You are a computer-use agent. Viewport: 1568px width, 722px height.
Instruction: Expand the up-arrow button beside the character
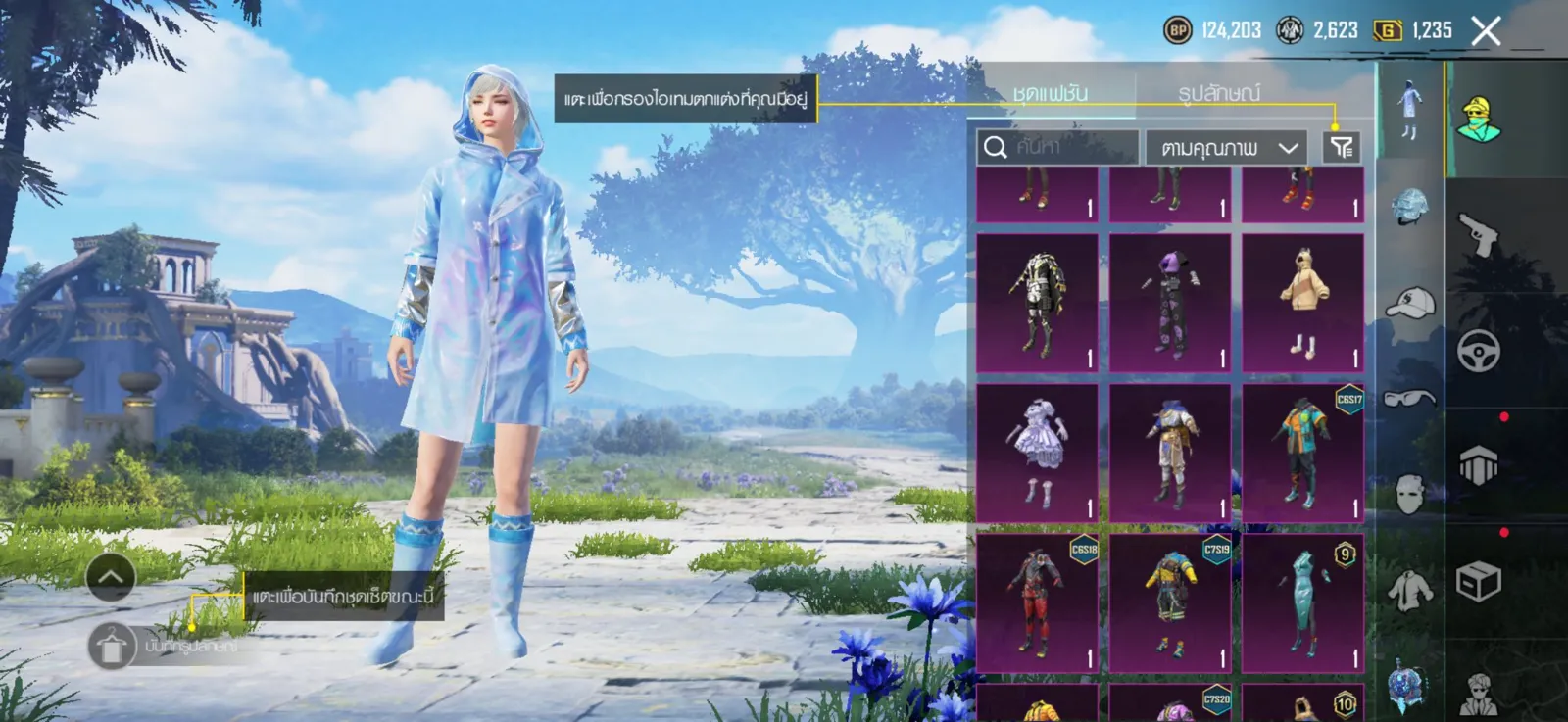click(111, 578)
